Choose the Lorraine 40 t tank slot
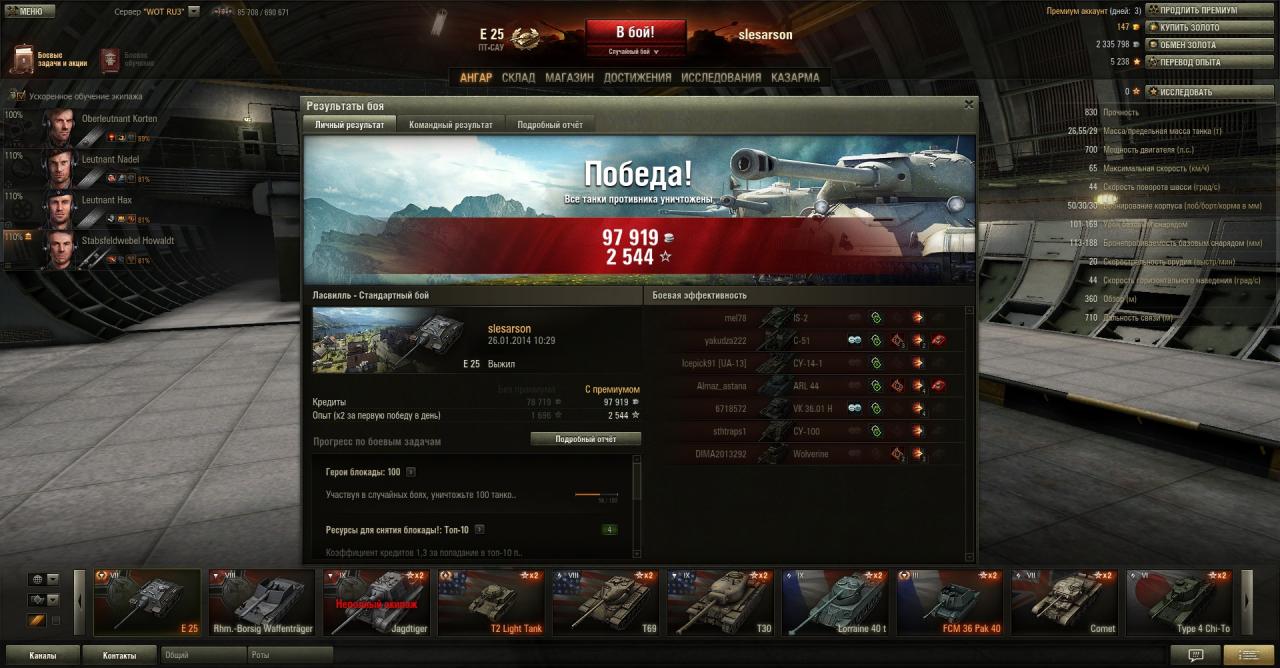The width and height of the screenshot is (1280, 668). (833, 602)
